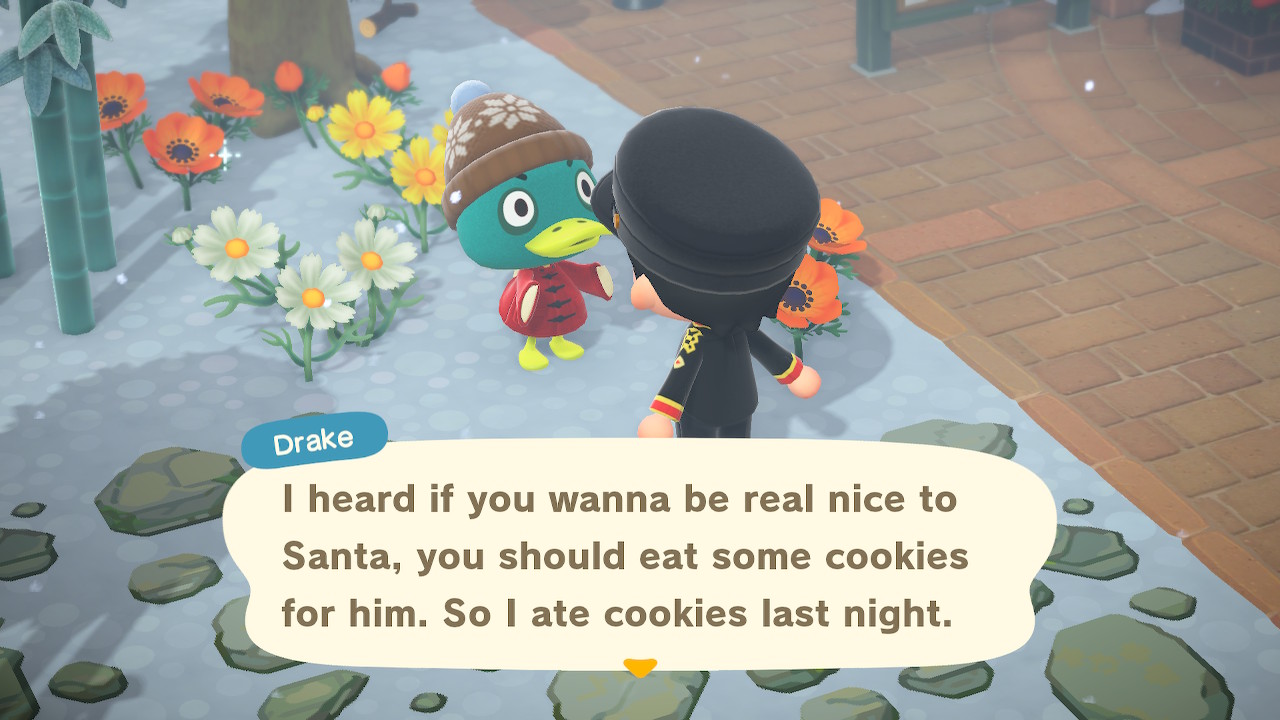The image size is (1280, 720).
Task: Advance dialogue with the orange arrow
Action: pyautogui.click(x=639, y=666)
